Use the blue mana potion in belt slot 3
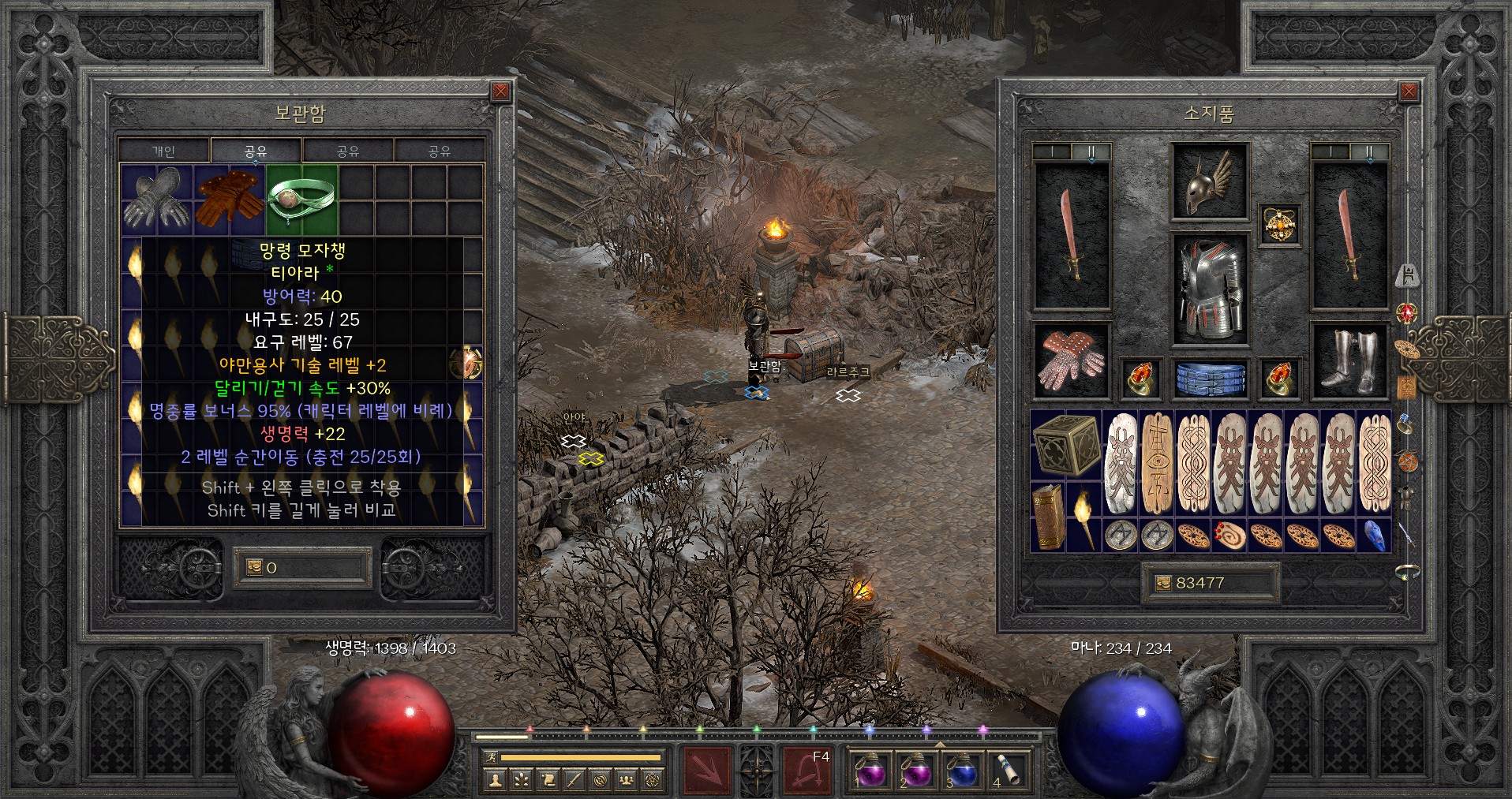The image size is (1512, 799). pos(960,769)
